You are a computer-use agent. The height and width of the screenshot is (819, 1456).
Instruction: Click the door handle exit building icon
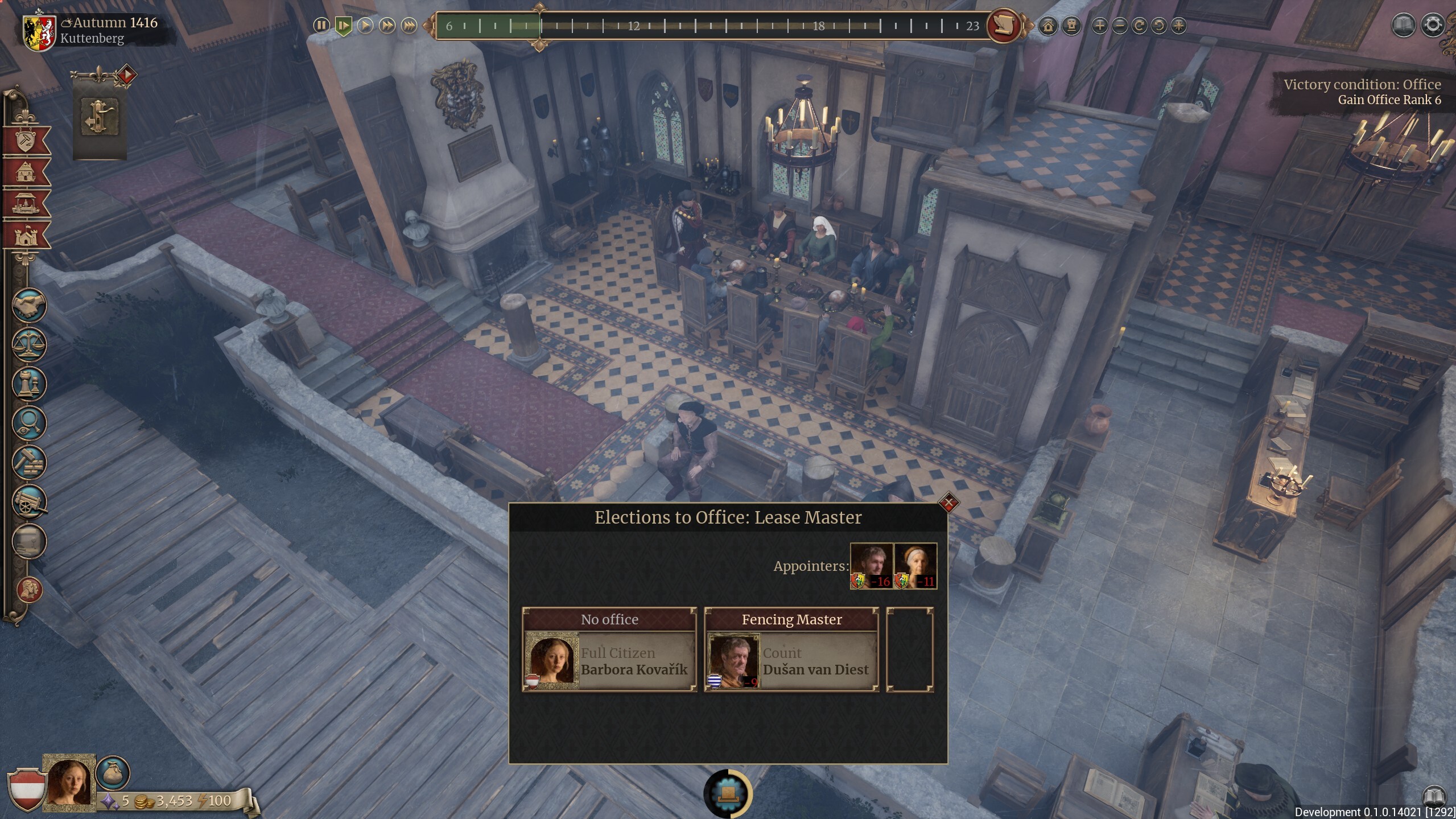[100, 117]
